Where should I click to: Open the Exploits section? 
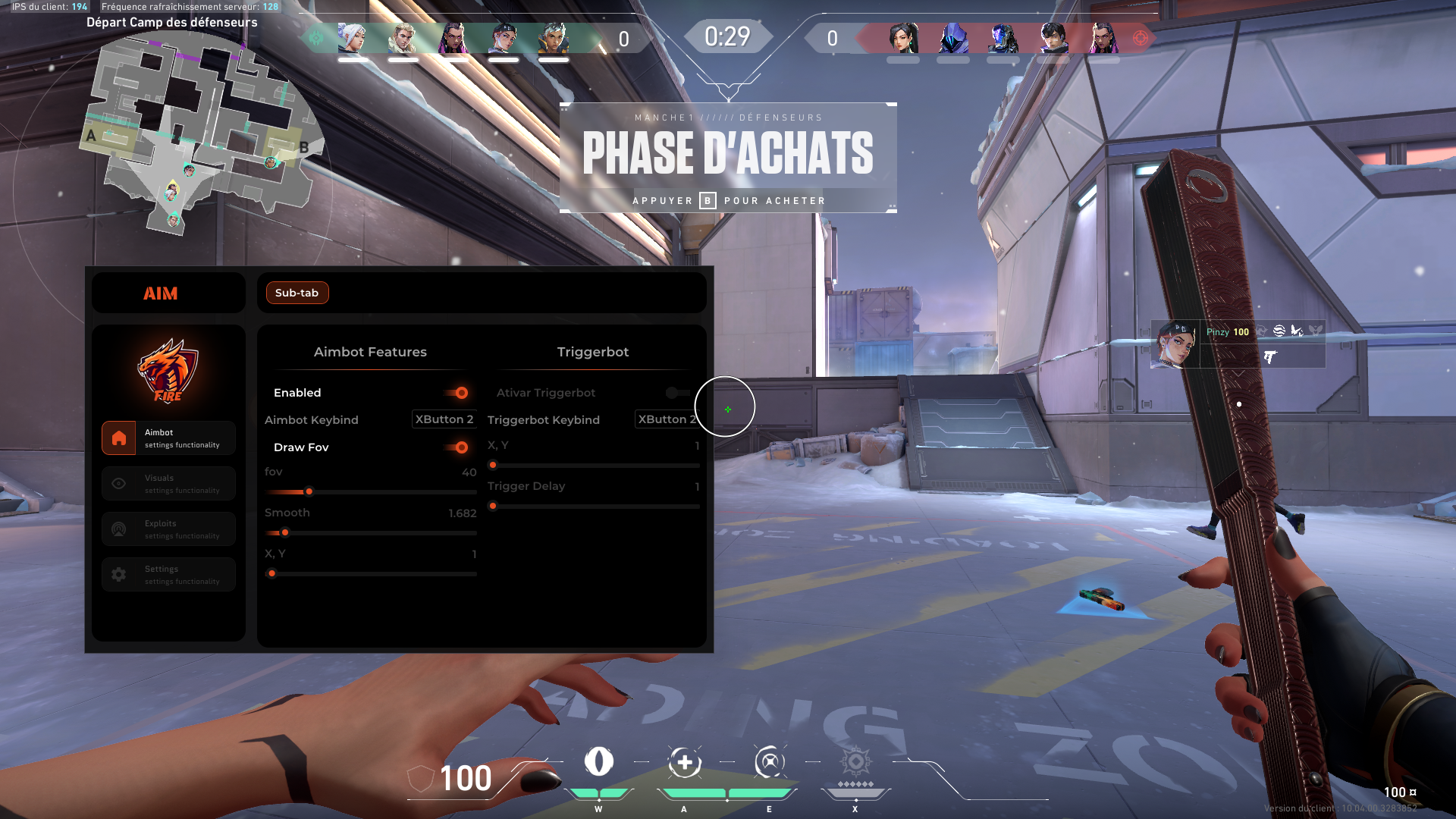pos(168,529)
